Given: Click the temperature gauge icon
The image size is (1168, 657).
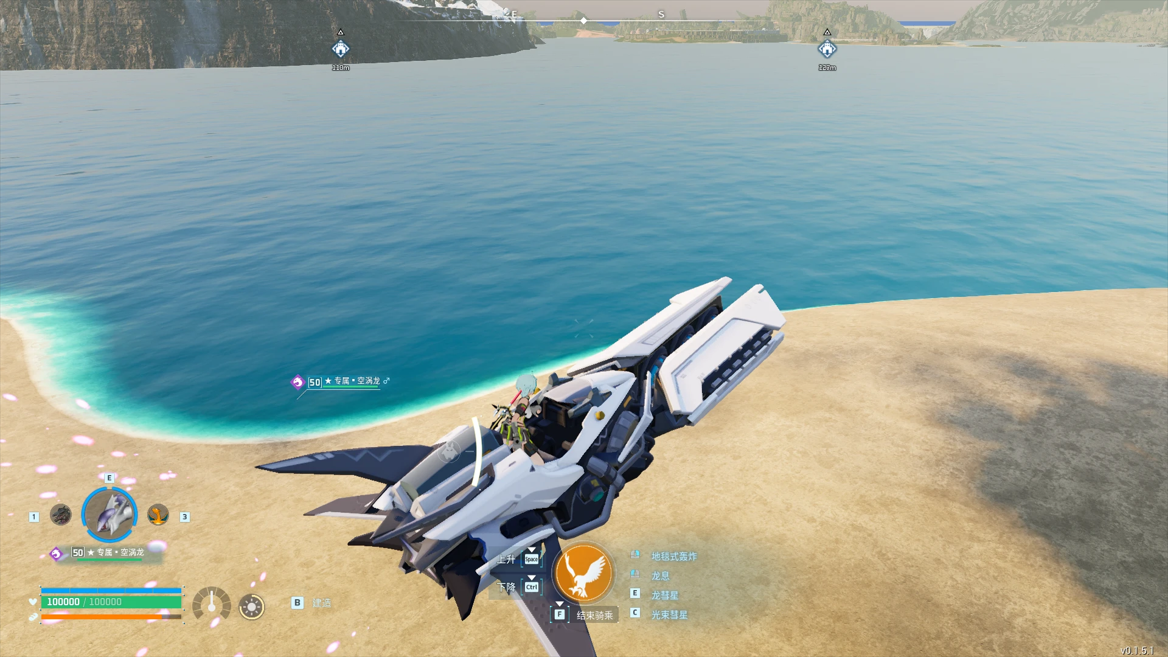Looking at the screenshot, I should tap(211, 605).
